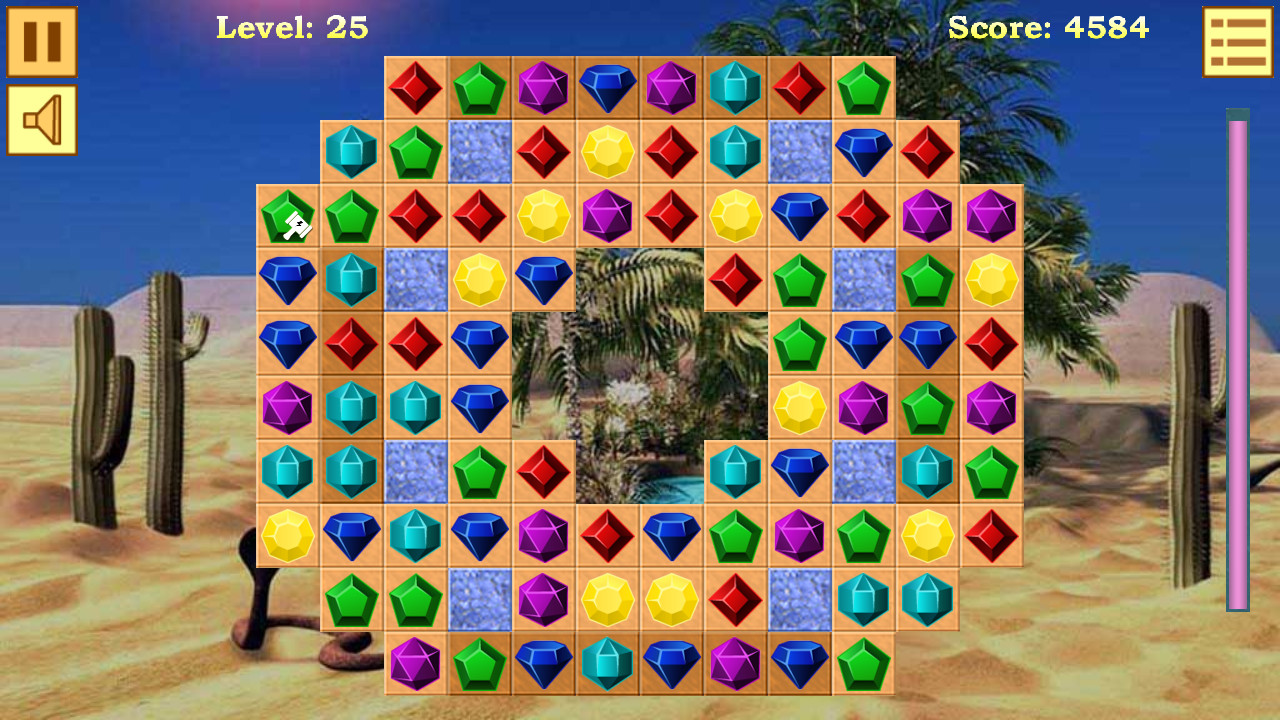The width and height of the screenshot is (1280, 720).
Task: Select the blue gem beside the snake
Action: [352, 536]
